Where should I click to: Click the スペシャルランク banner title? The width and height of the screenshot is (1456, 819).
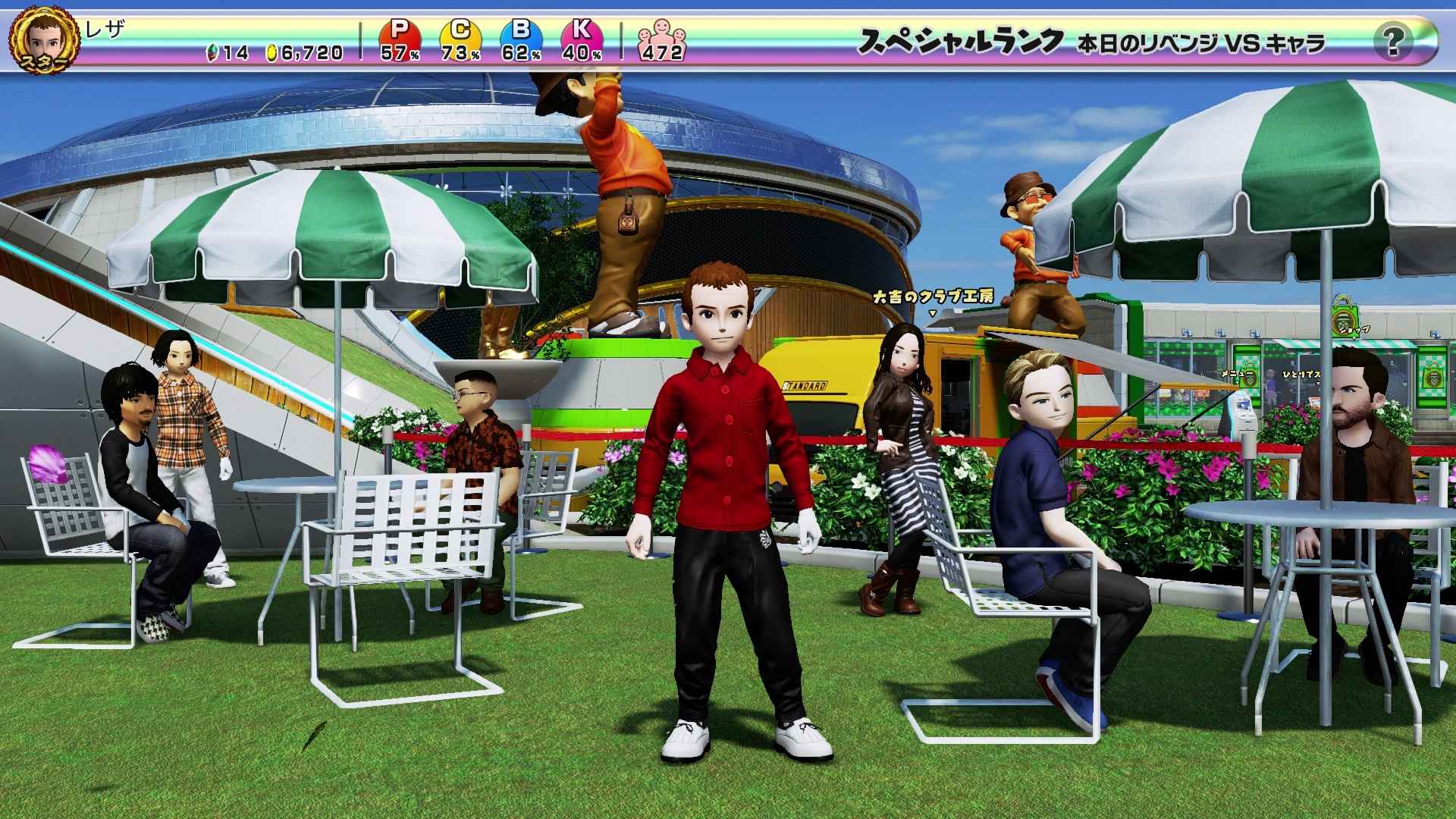959,42
